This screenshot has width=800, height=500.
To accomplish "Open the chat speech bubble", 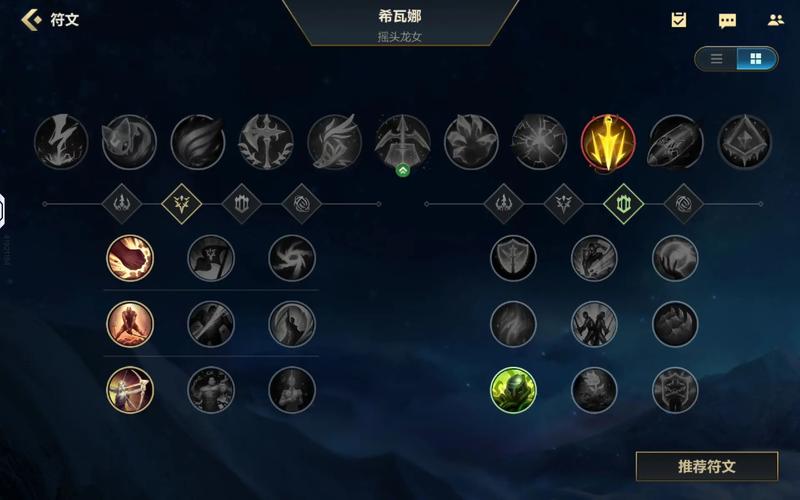I will [x=727, y=20].
